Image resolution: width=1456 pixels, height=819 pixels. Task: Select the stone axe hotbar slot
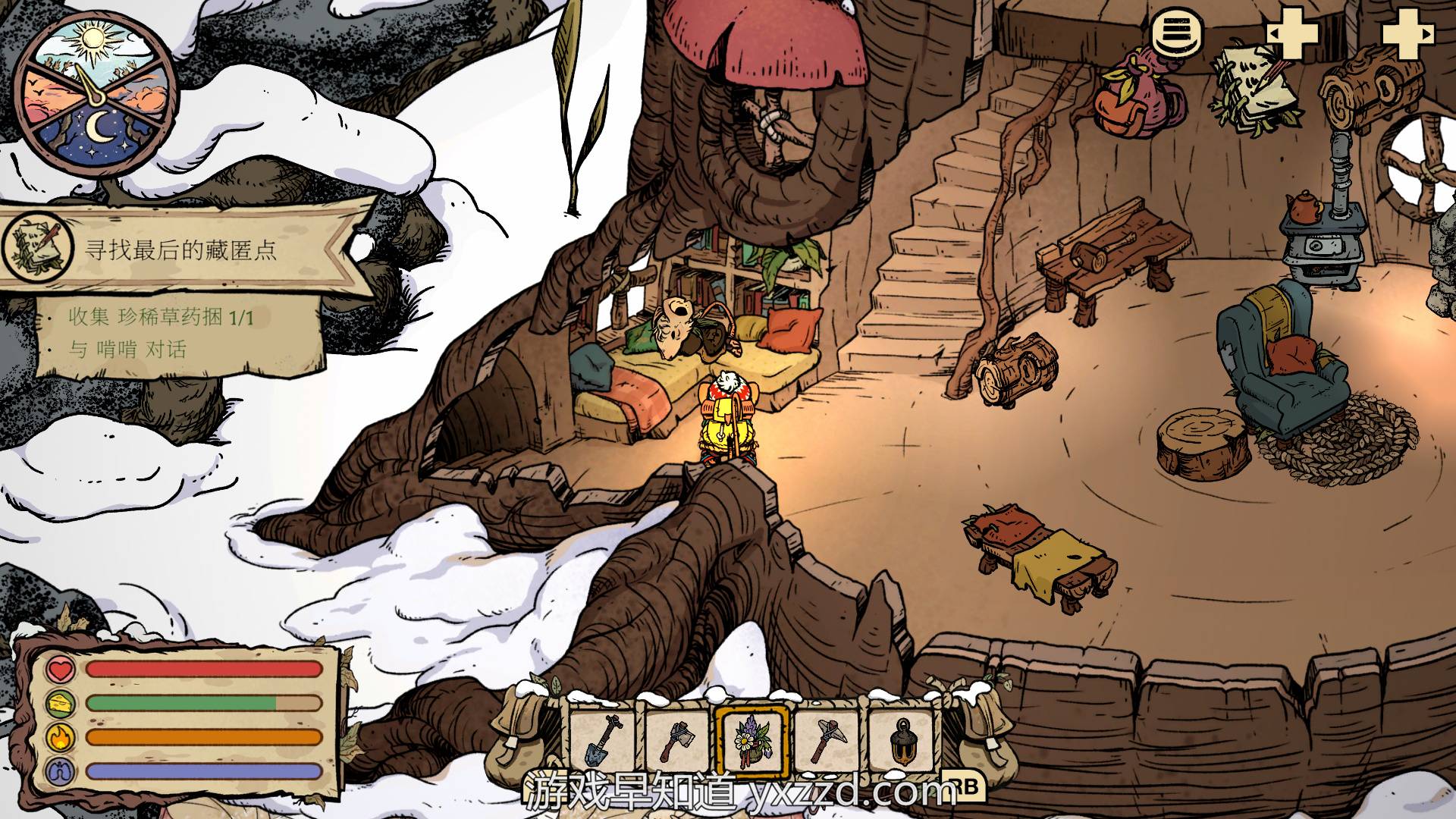click(x=677, y=740)
